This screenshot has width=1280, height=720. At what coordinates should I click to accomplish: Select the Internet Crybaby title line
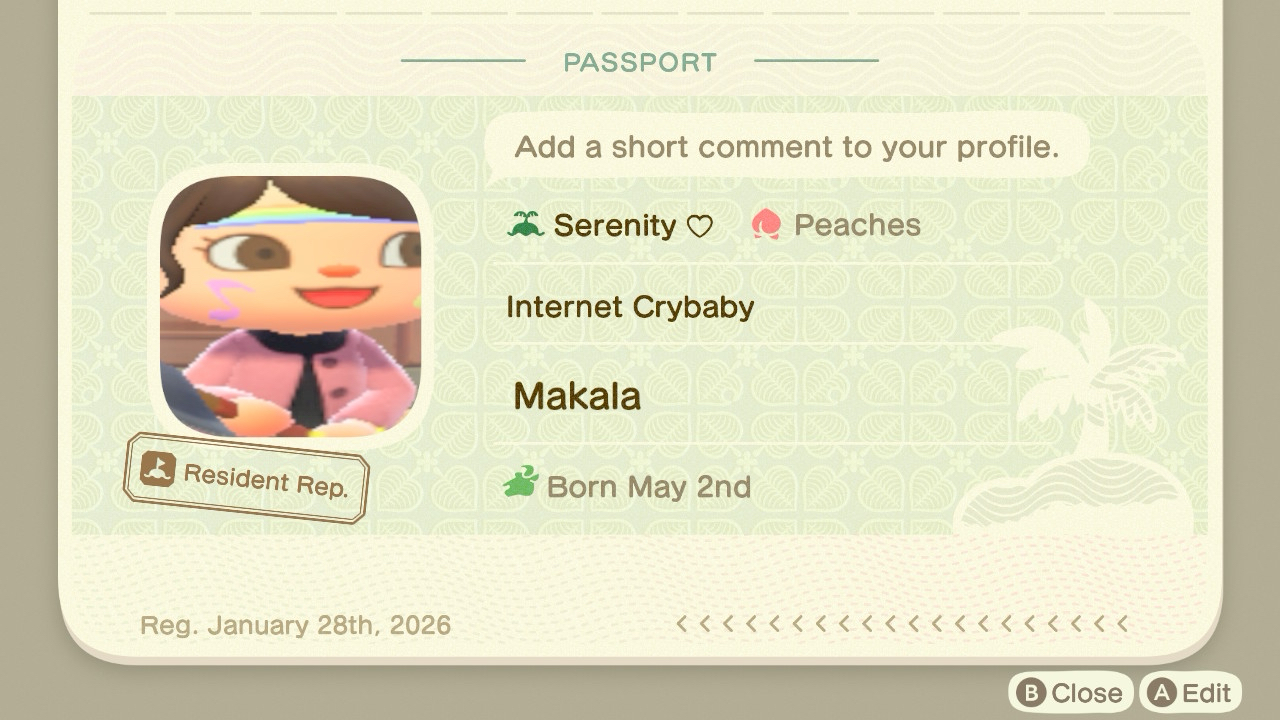pyautogui.click(x=630, y=307)
